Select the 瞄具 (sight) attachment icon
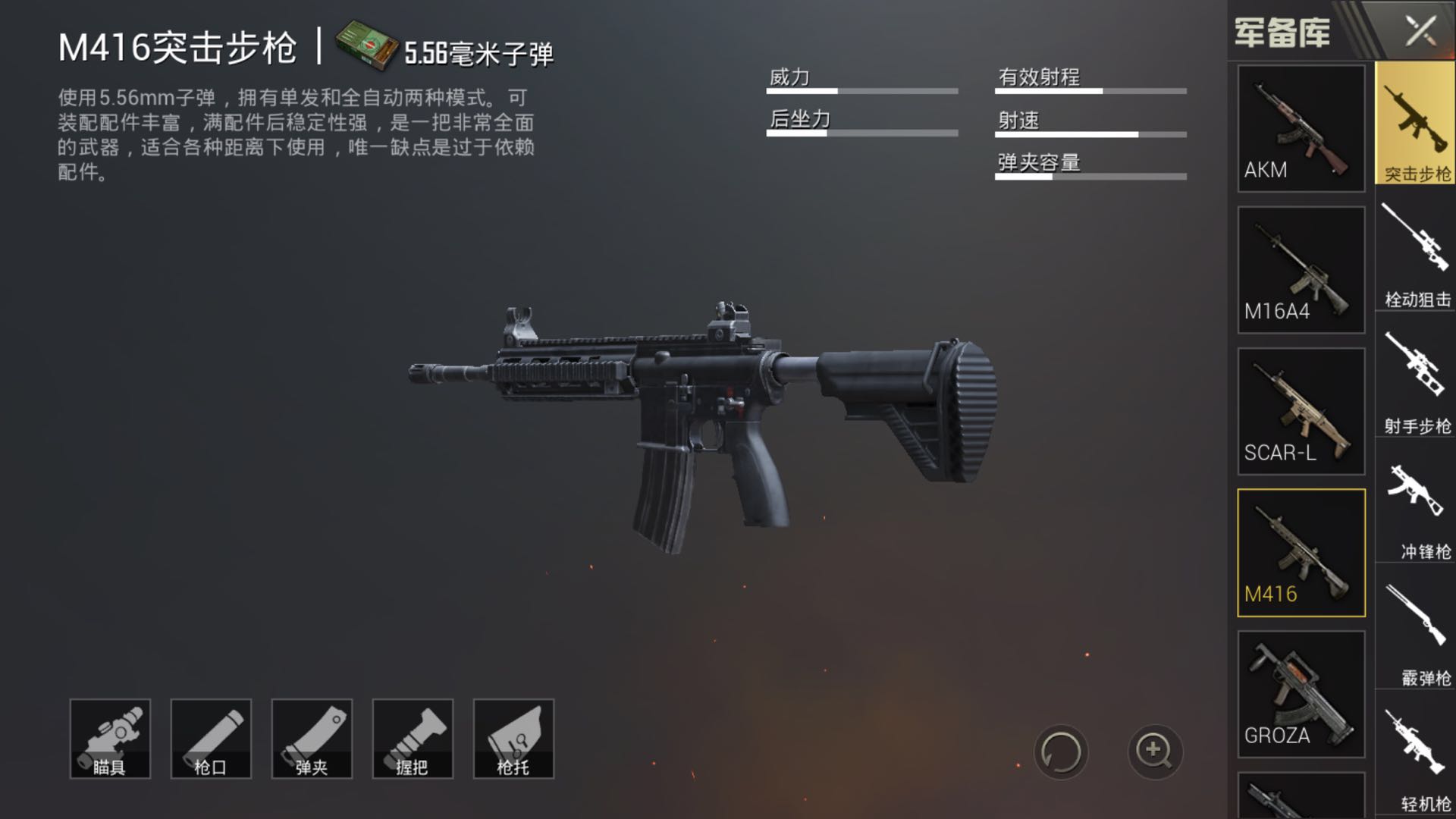Screen dimensions: 1456x819 tap(109, 738)
